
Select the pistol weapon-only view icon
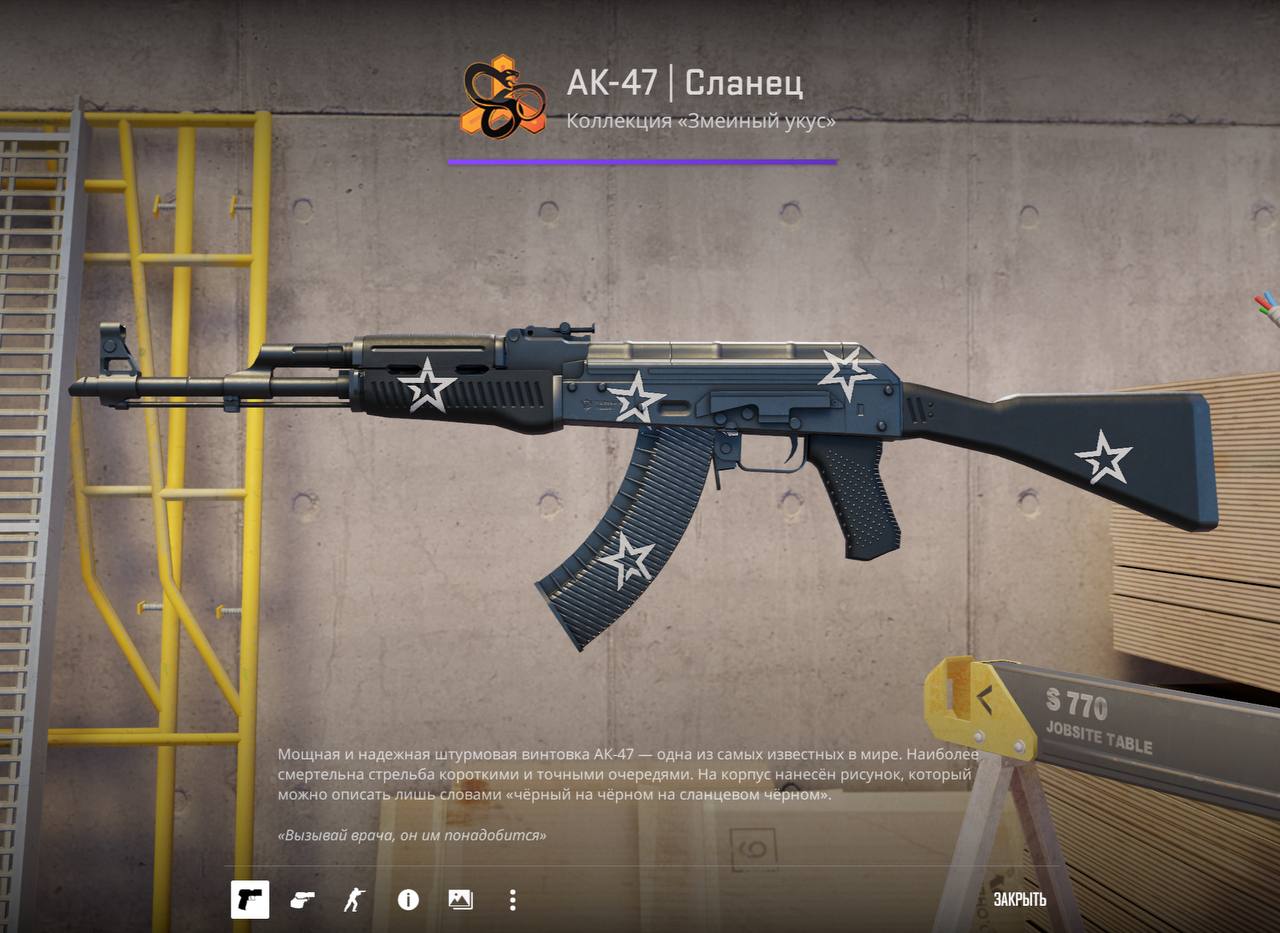[249, 900]
